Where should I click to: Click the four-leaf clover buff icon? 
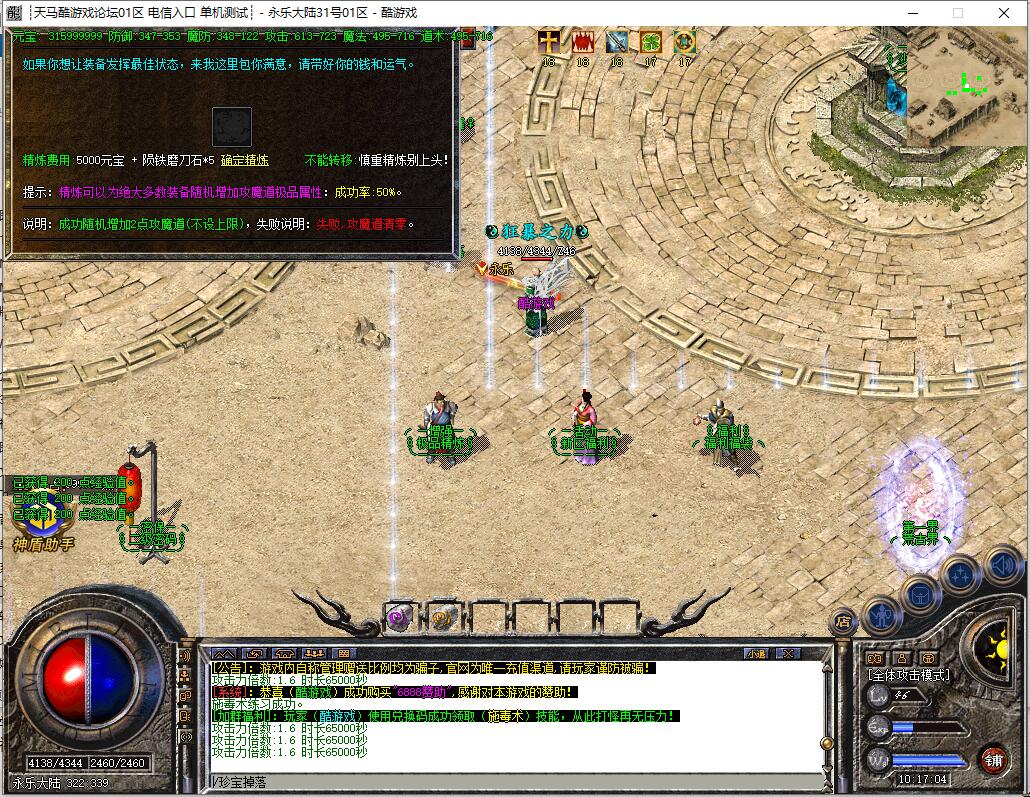pos(651,42)
